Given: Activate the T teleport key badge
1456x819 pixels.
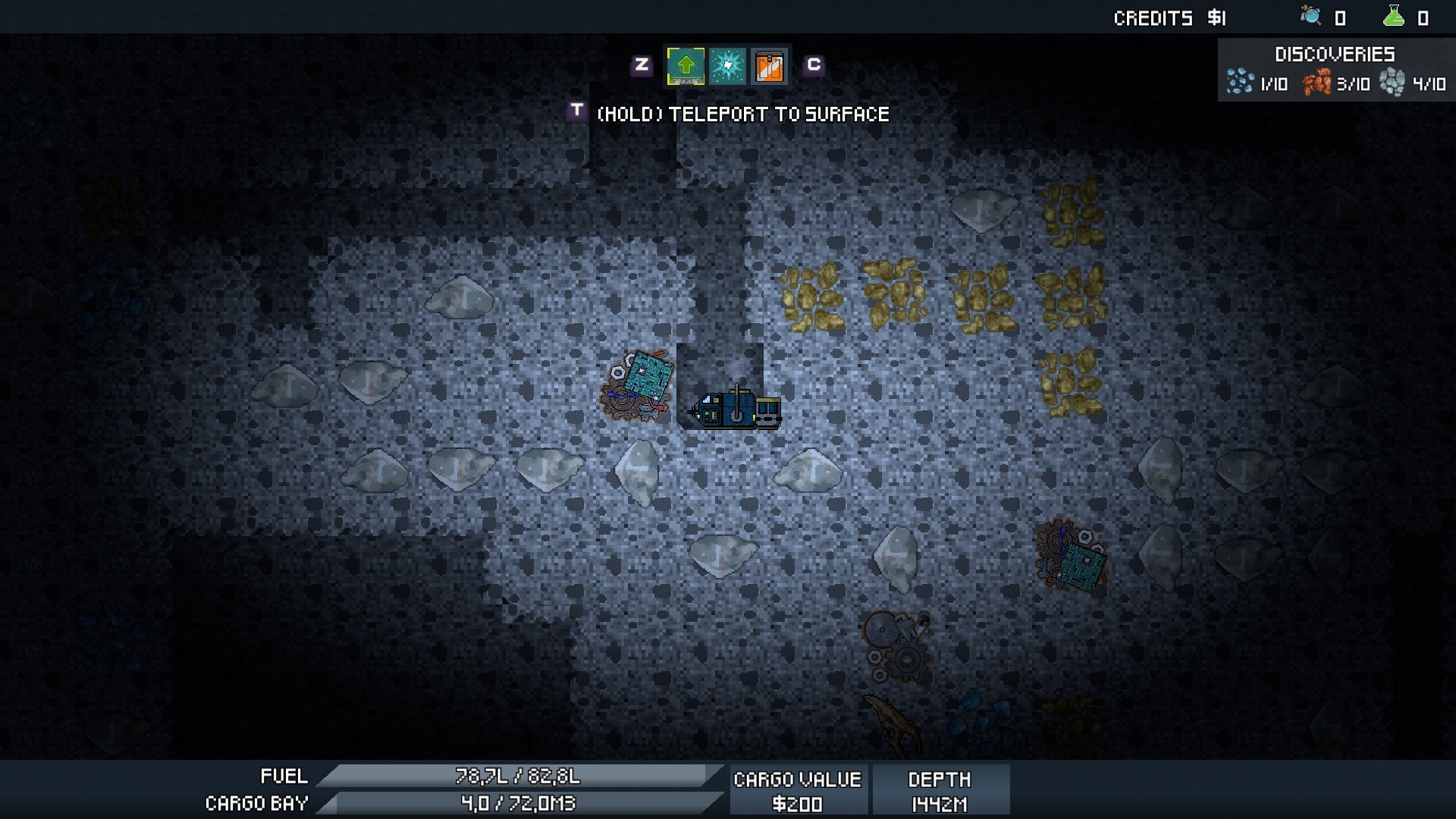Looking at the screenshot, I should (576, 112).
